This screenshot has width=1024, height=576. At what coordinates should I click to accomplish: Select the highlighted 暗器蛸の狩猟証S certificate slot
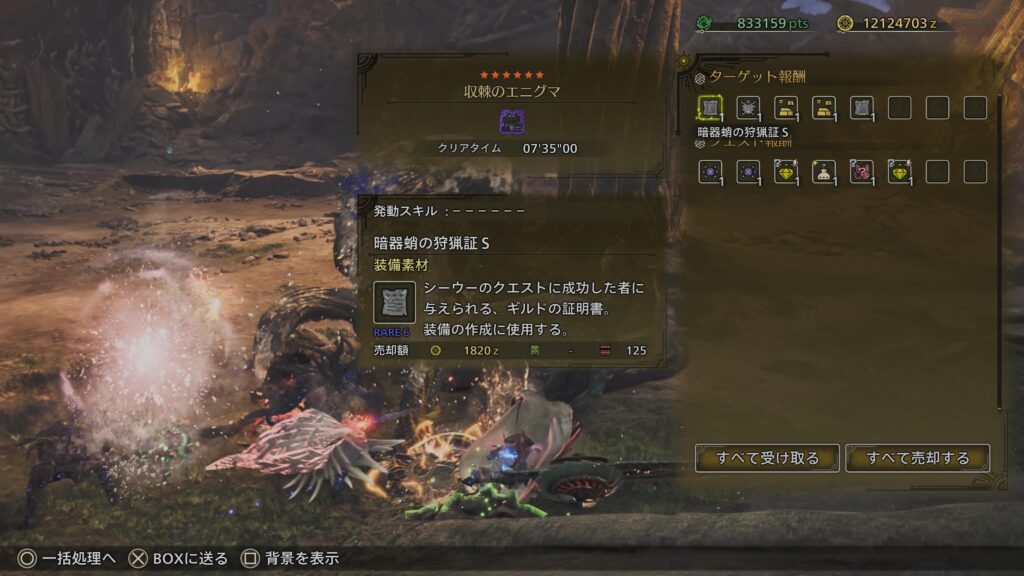click(710, 108)
